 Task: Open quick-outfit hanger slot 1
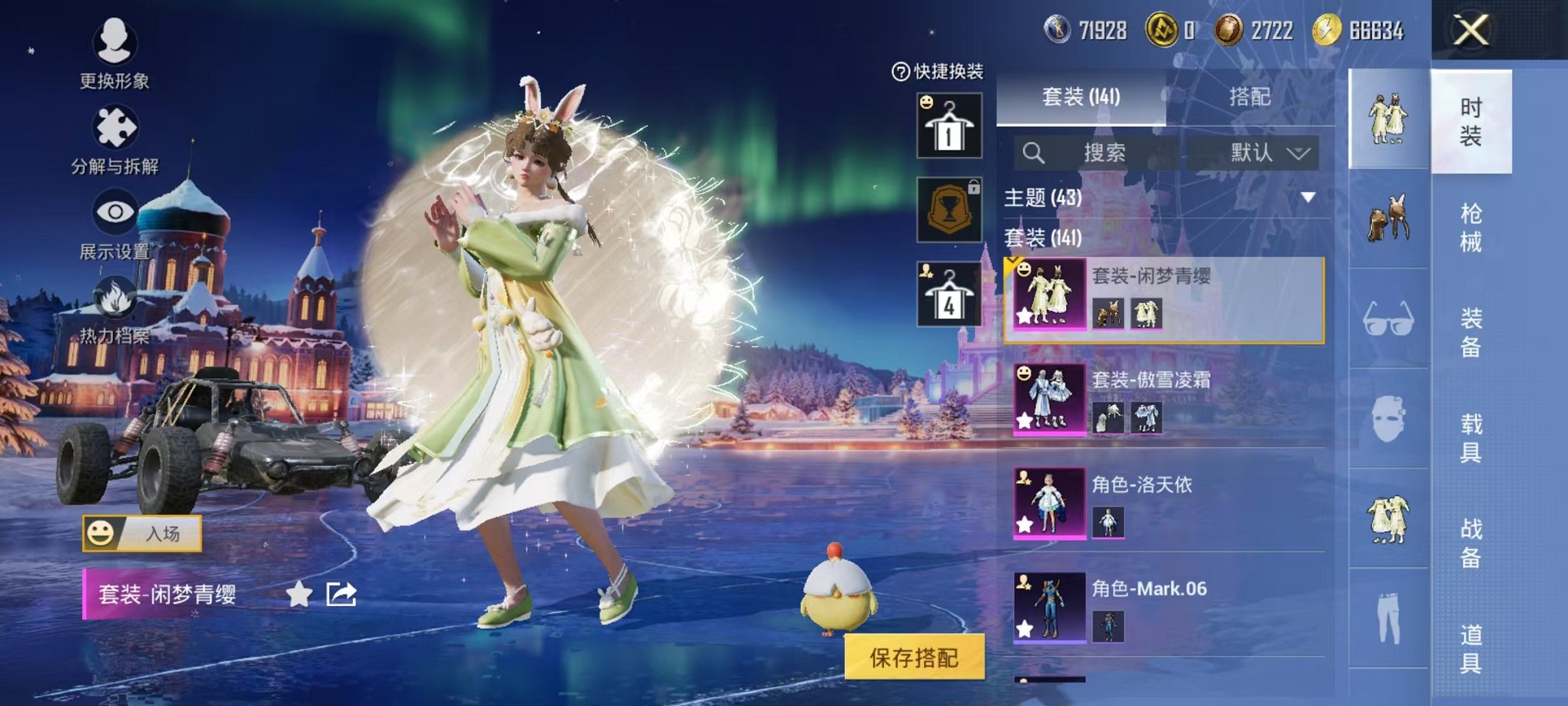[951, 125]
